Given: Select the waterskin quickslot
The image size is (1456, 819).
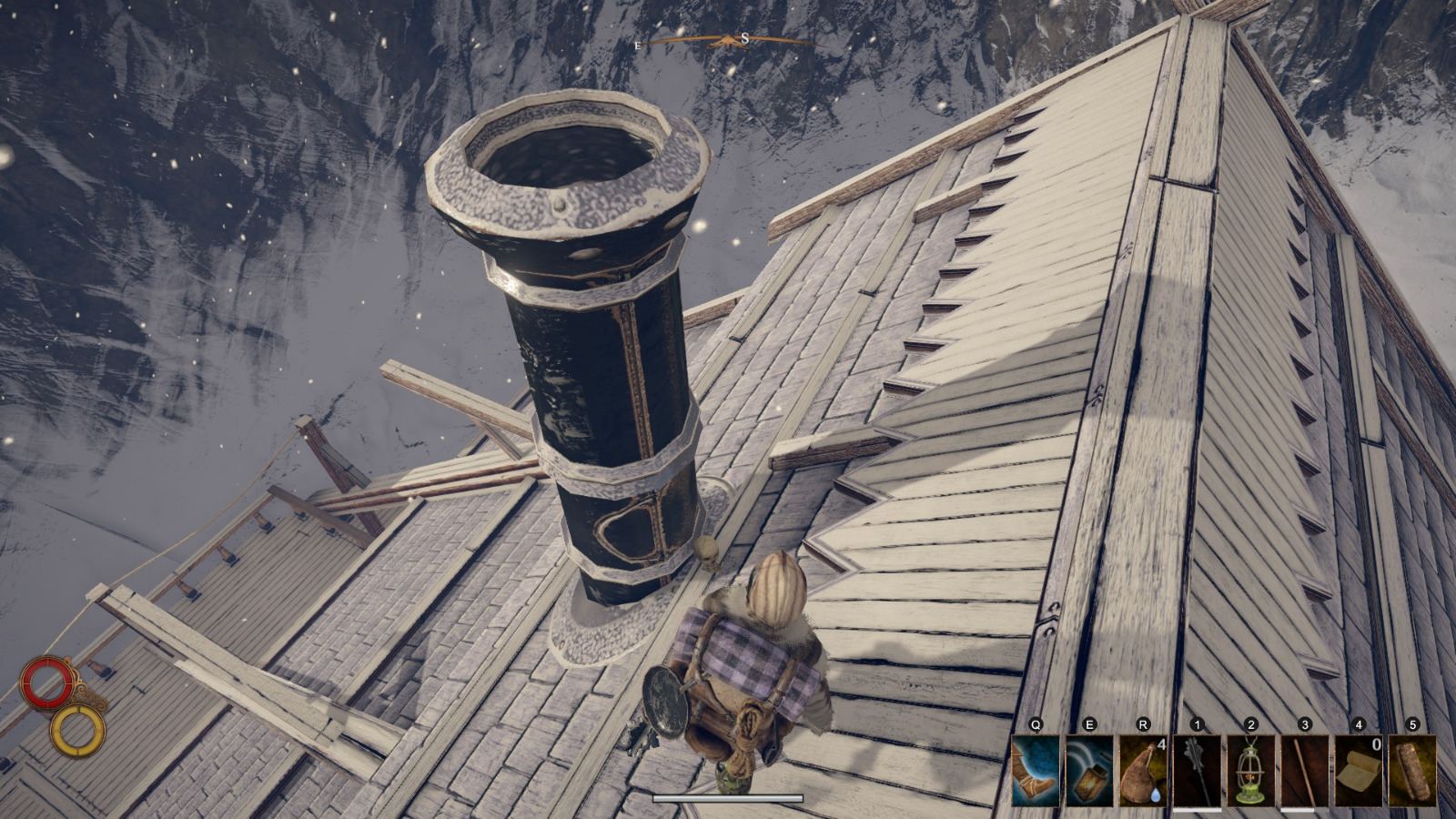Looking at the screenshot, I should [x=1143, y=770].
